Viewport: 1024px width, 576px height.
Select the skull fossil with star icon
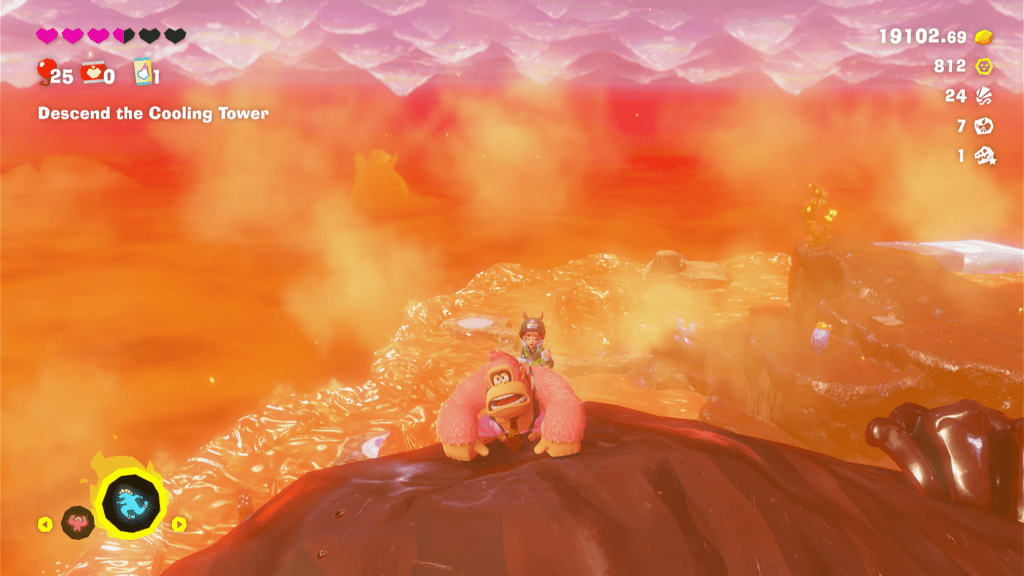[x=985, y=155]
